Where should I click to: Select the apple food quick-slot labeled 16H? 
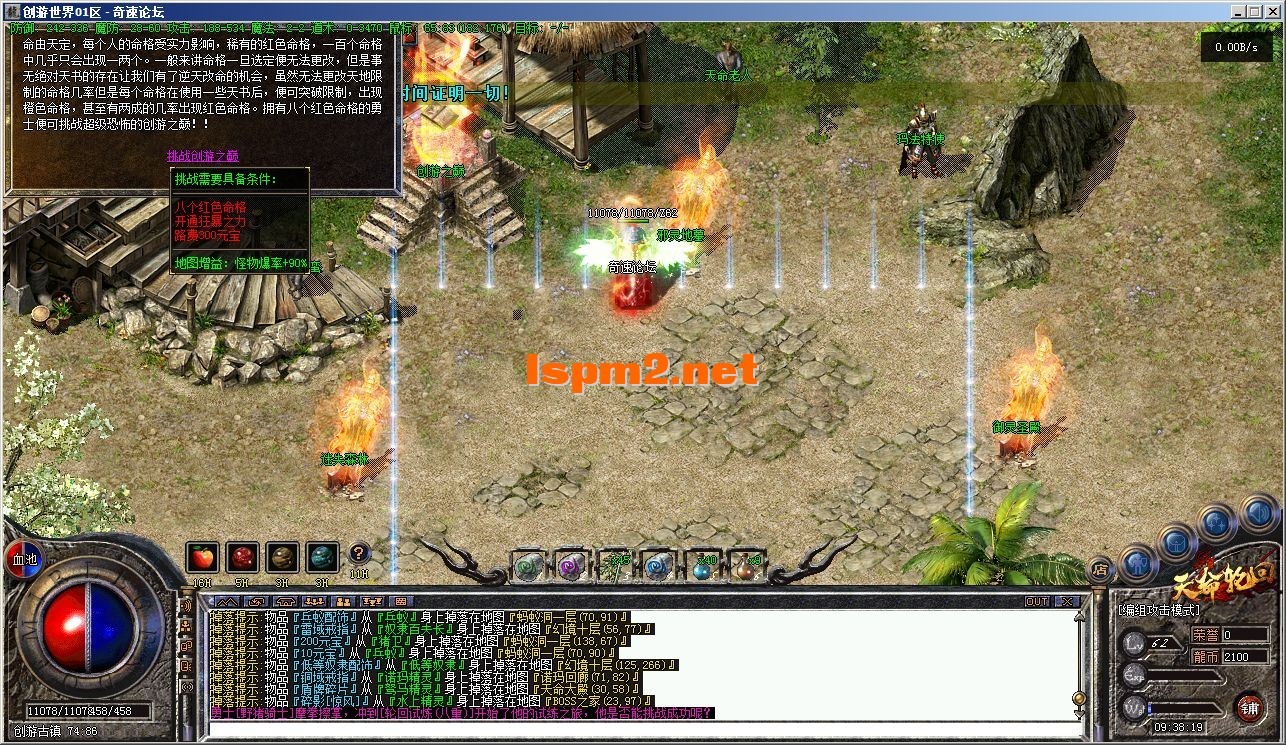coord(203,557)
